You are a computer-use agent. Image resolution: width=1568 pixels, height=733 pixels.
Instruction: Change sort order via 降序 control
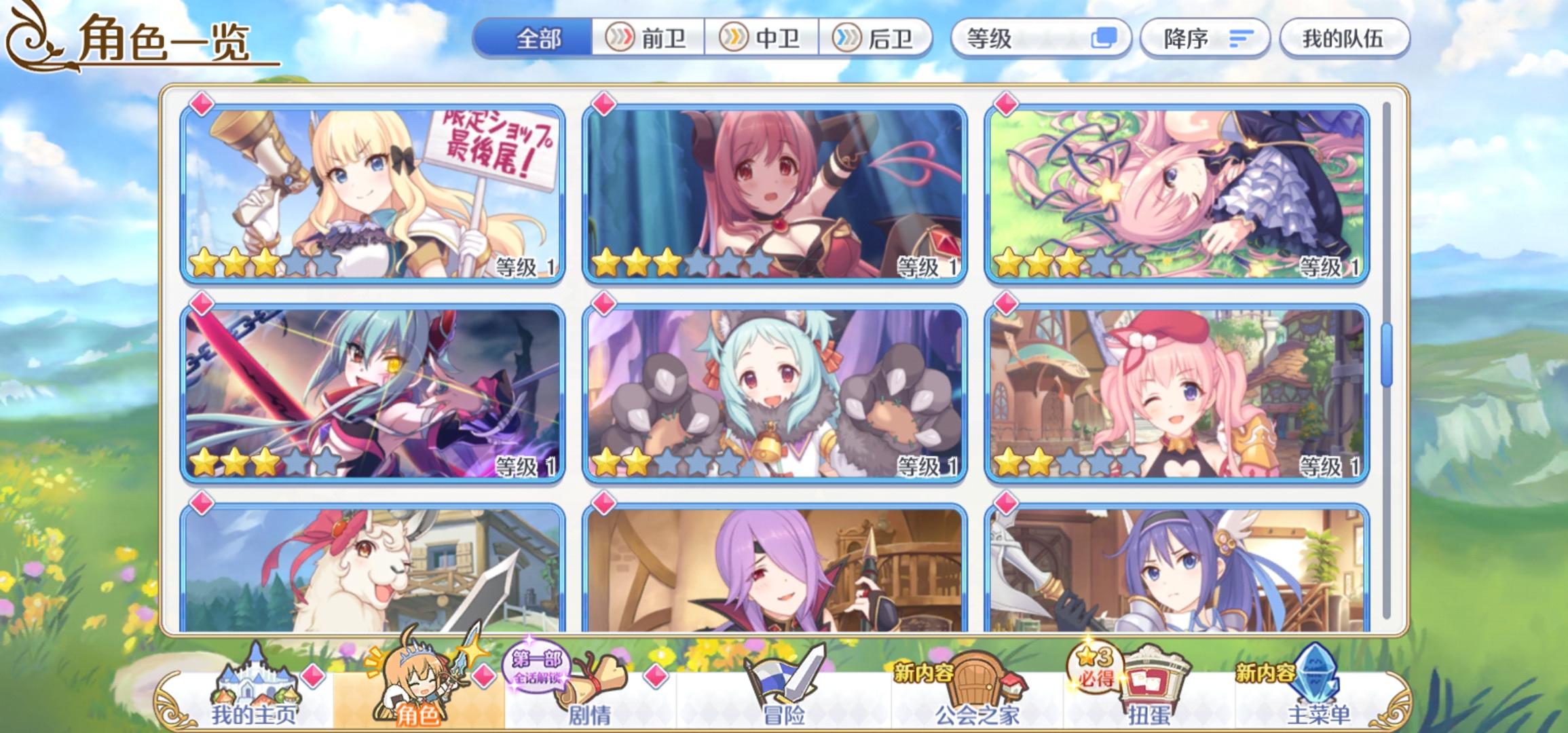pos(1205,39)
